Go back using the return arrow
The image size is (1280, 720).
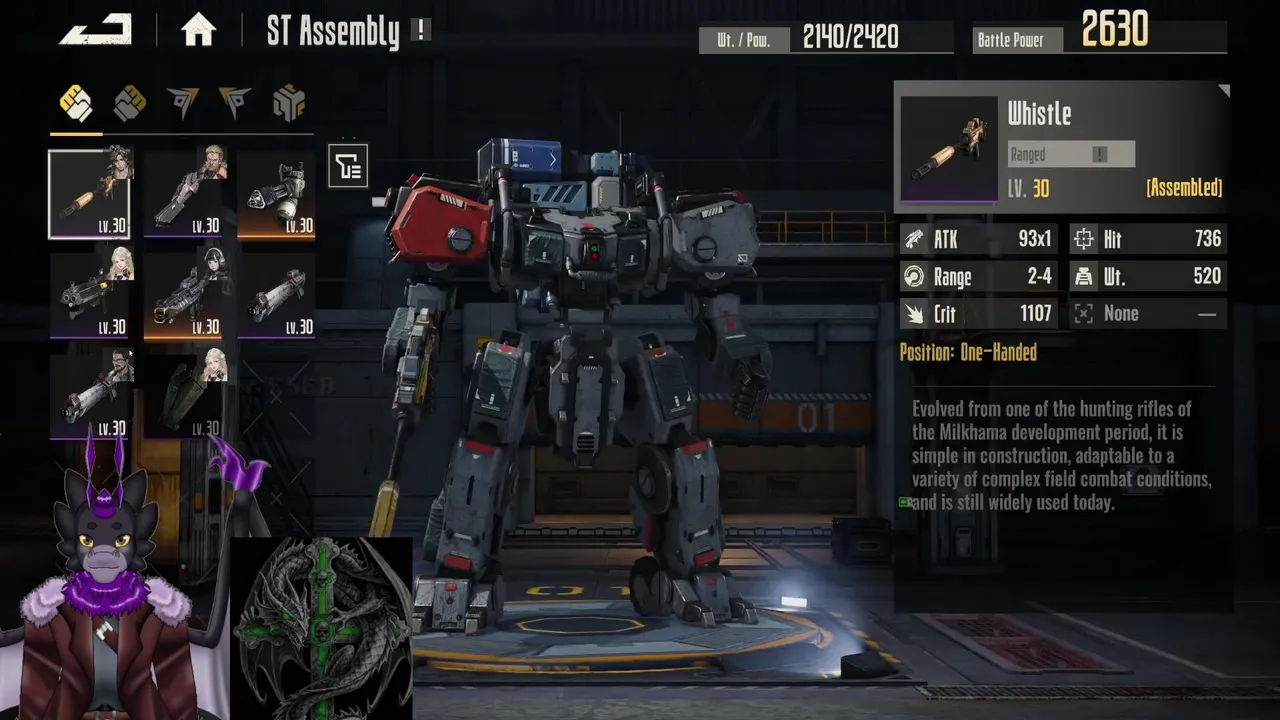(x=96, y=30)
